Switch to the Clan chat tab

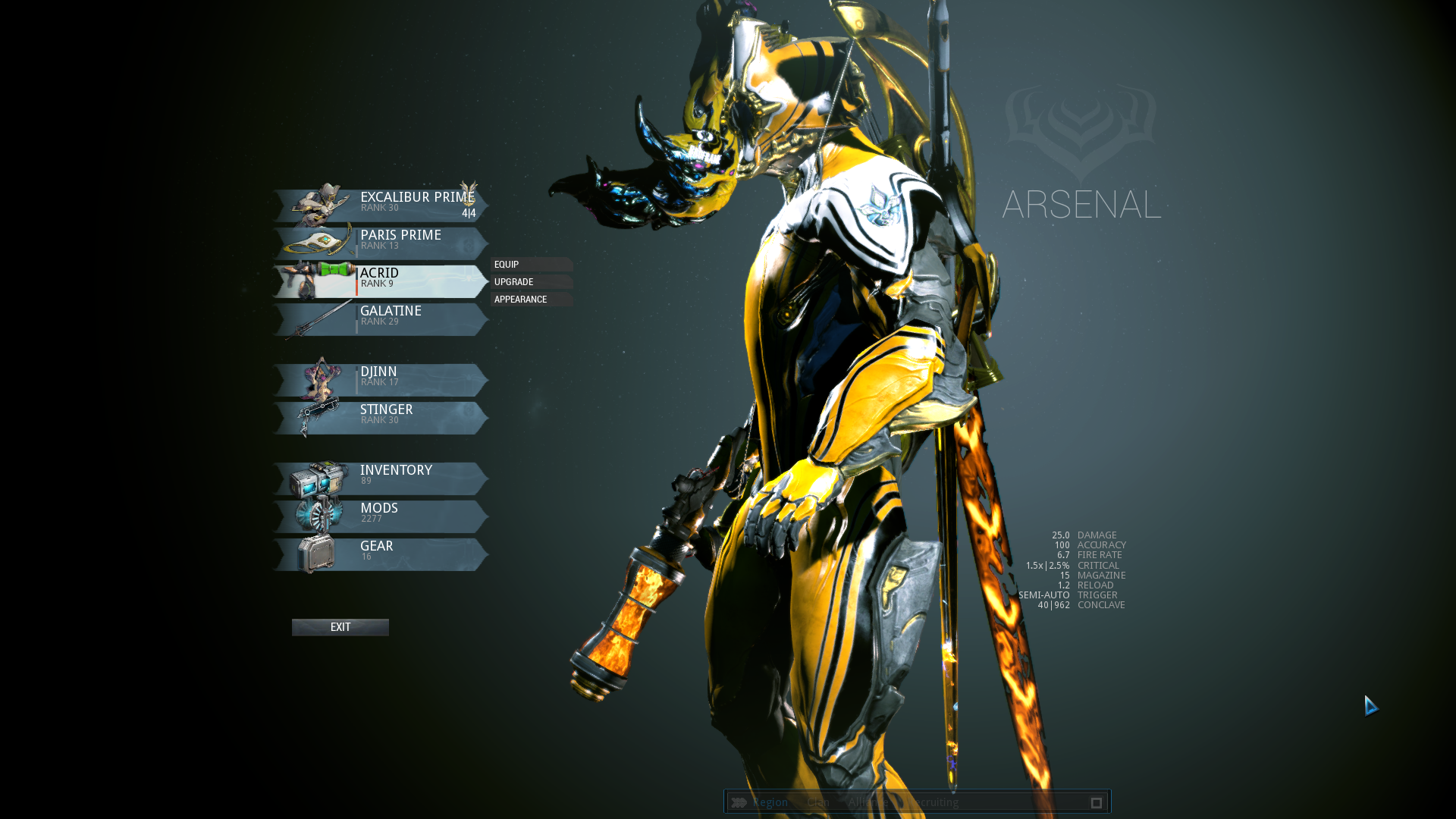[818, 802]
